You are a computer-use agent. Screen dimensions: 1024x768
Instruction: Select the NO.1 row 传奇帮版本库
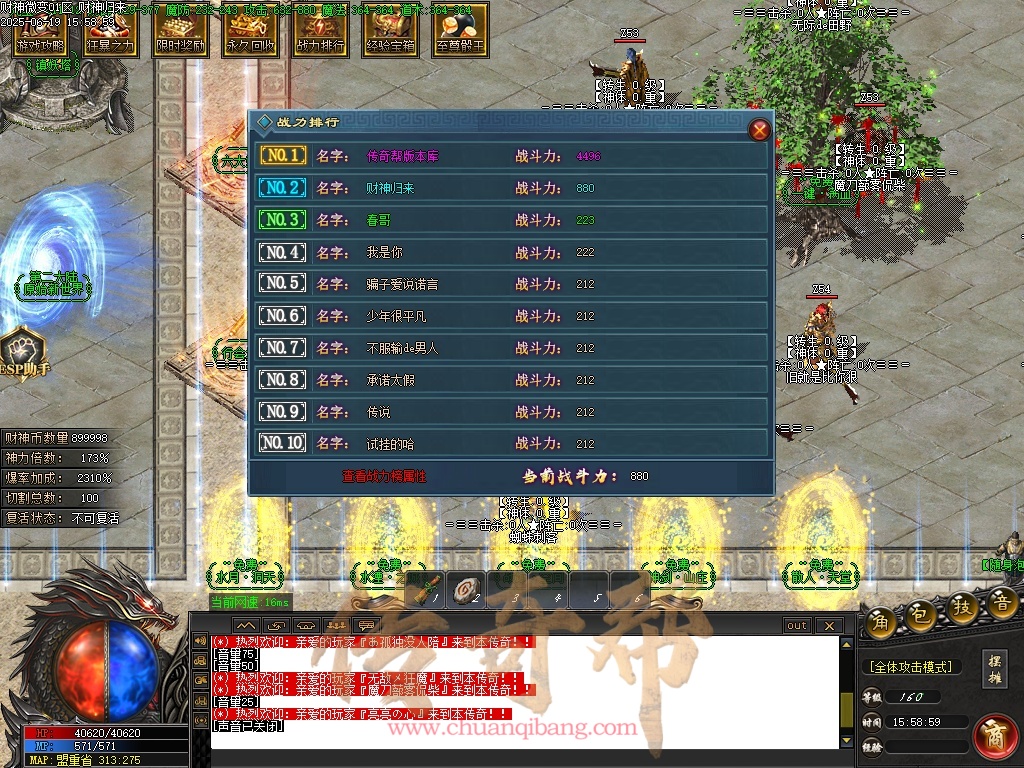510,156
